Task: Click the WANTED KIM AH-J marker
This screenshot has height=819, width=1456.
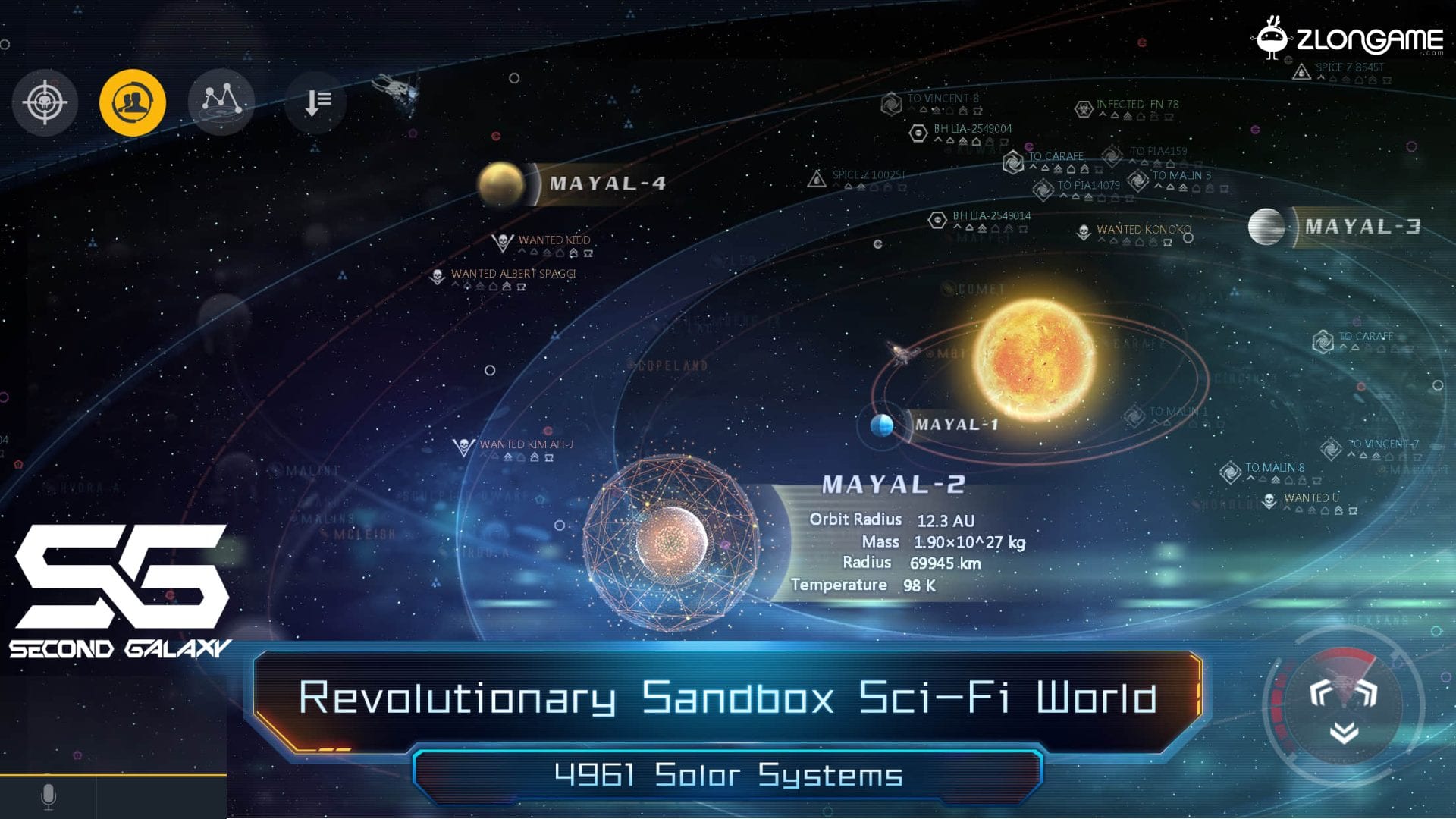Action: pos(525,445)
